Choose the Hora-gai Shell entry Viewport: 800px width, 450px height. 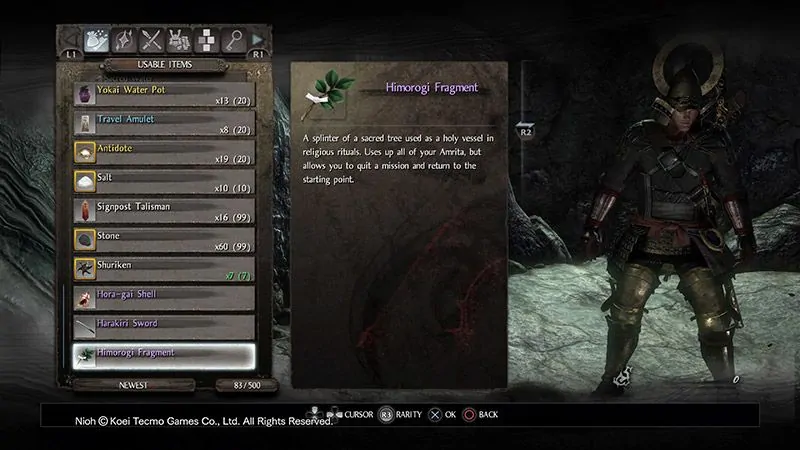point(162,298)
